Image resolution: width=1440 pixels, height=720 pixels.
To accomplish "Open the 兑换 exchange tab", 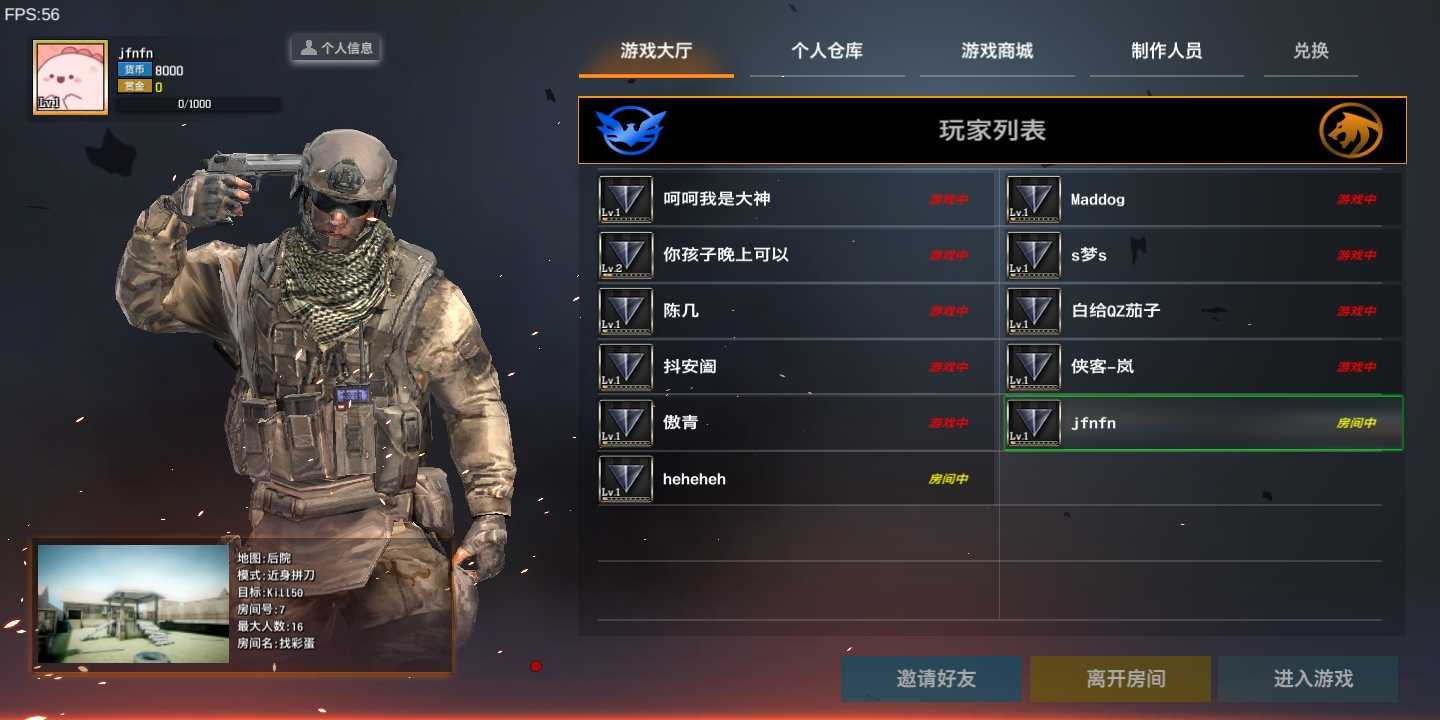I will click(1310, 51).
